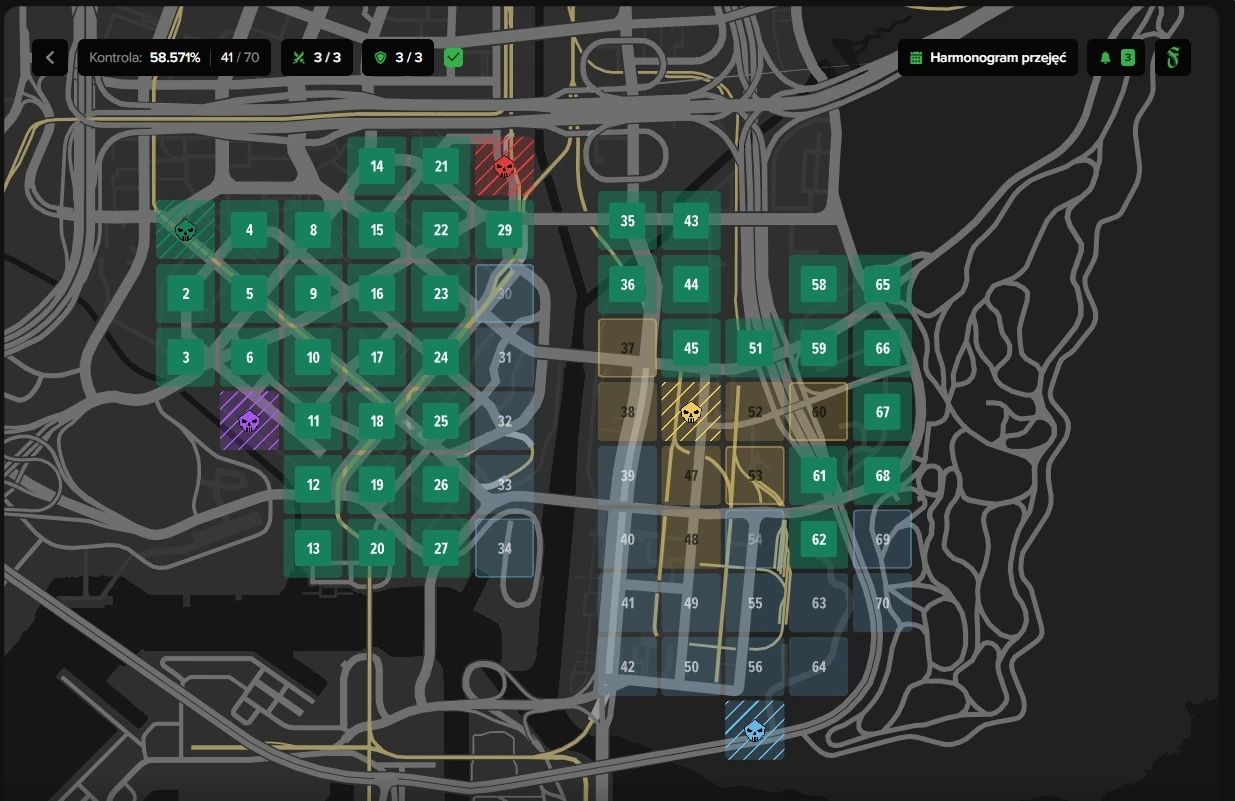
Task: Choose territory tile 14
Action: 377,166
